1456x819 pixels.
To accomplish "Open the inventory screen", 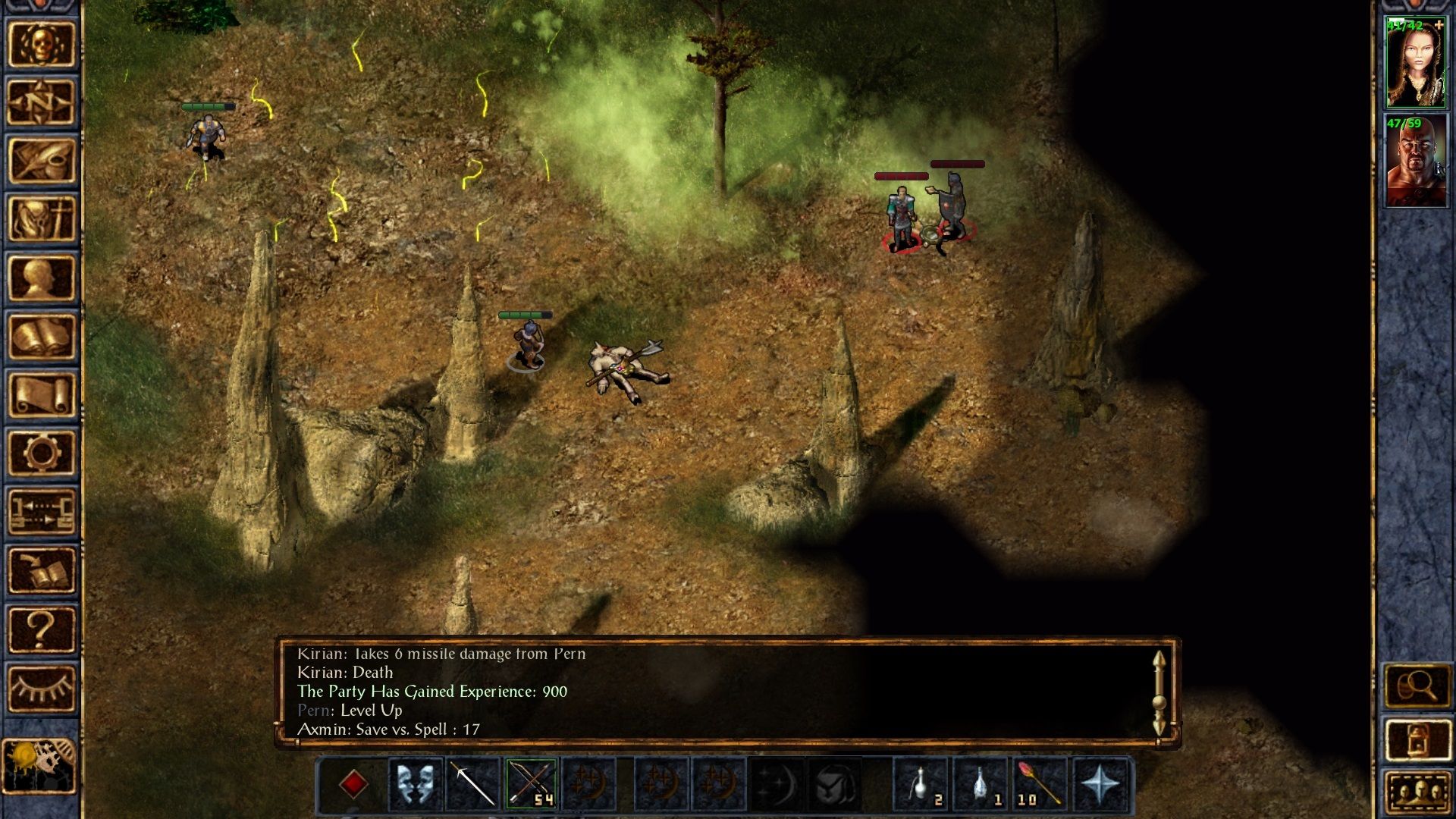I will click(x=41, y=219).
